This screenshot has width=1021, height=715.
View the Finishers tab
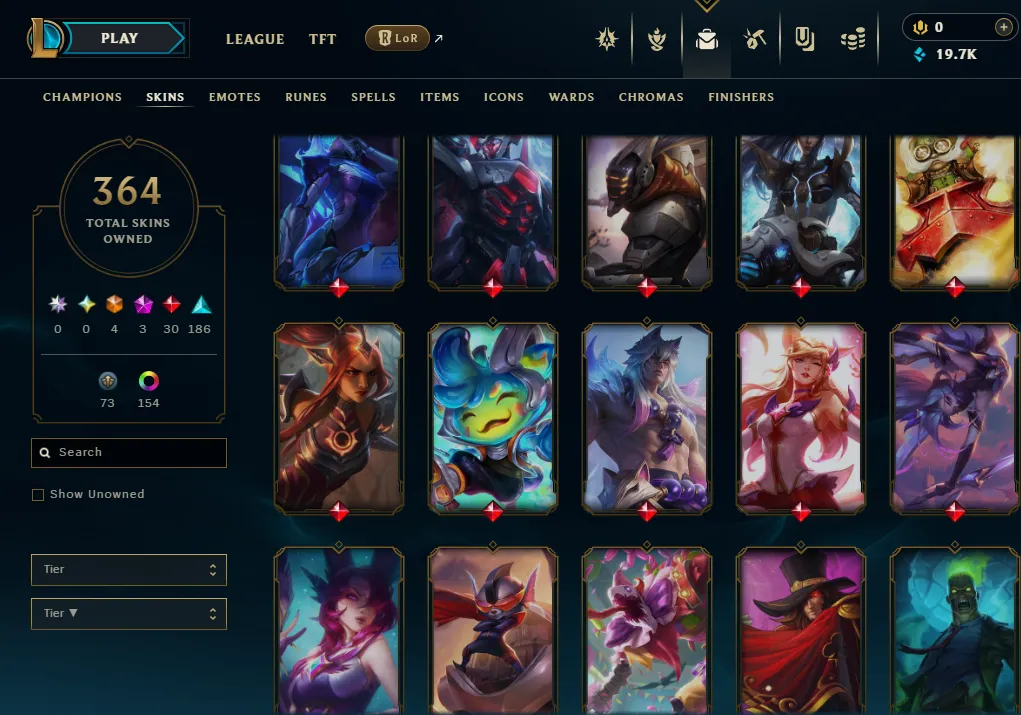[741, 97]
